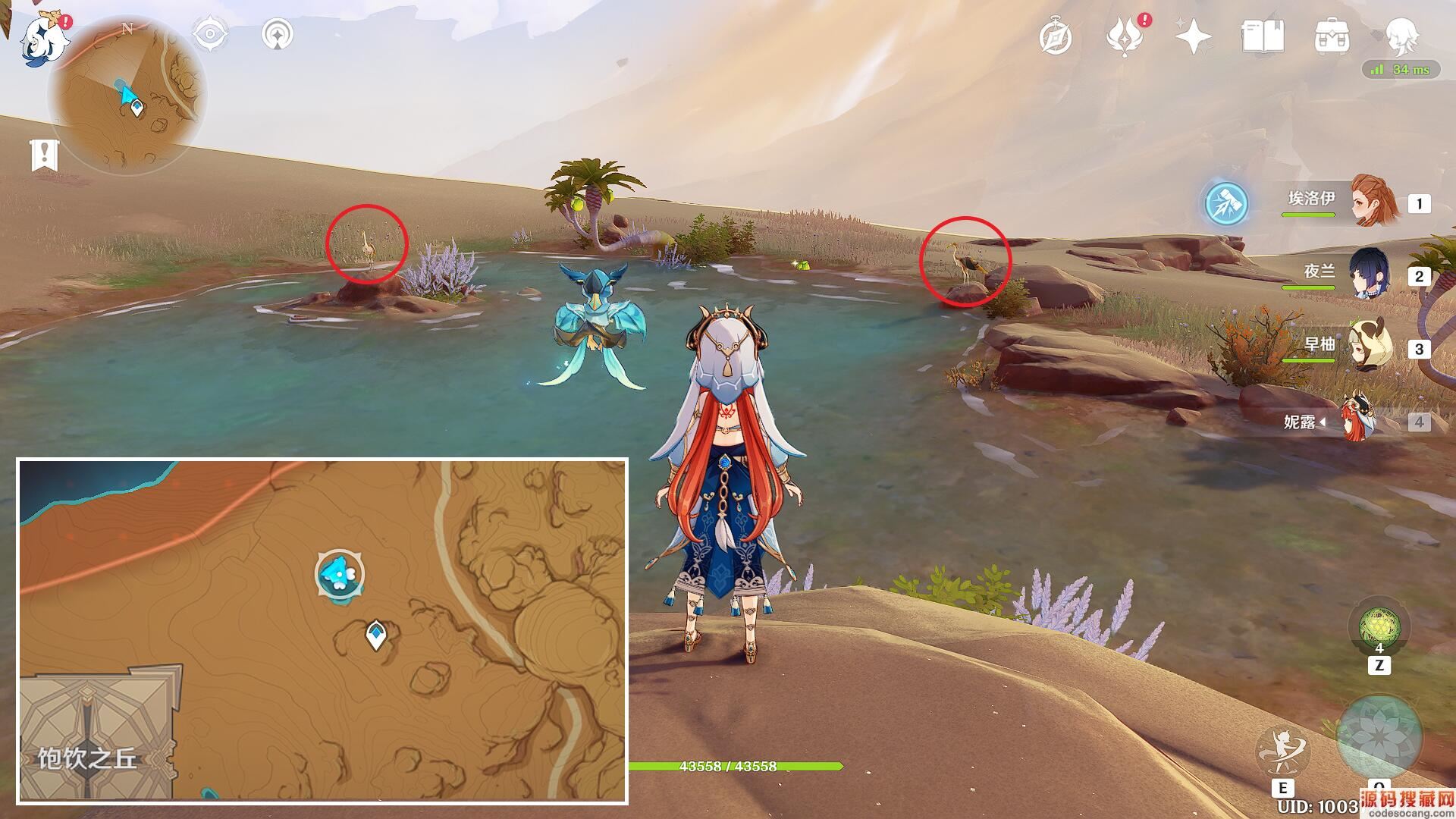Activate the elemental burst lotus button
The image size is (1456, 819).
pyautogui.click(x=1379, y=736)
